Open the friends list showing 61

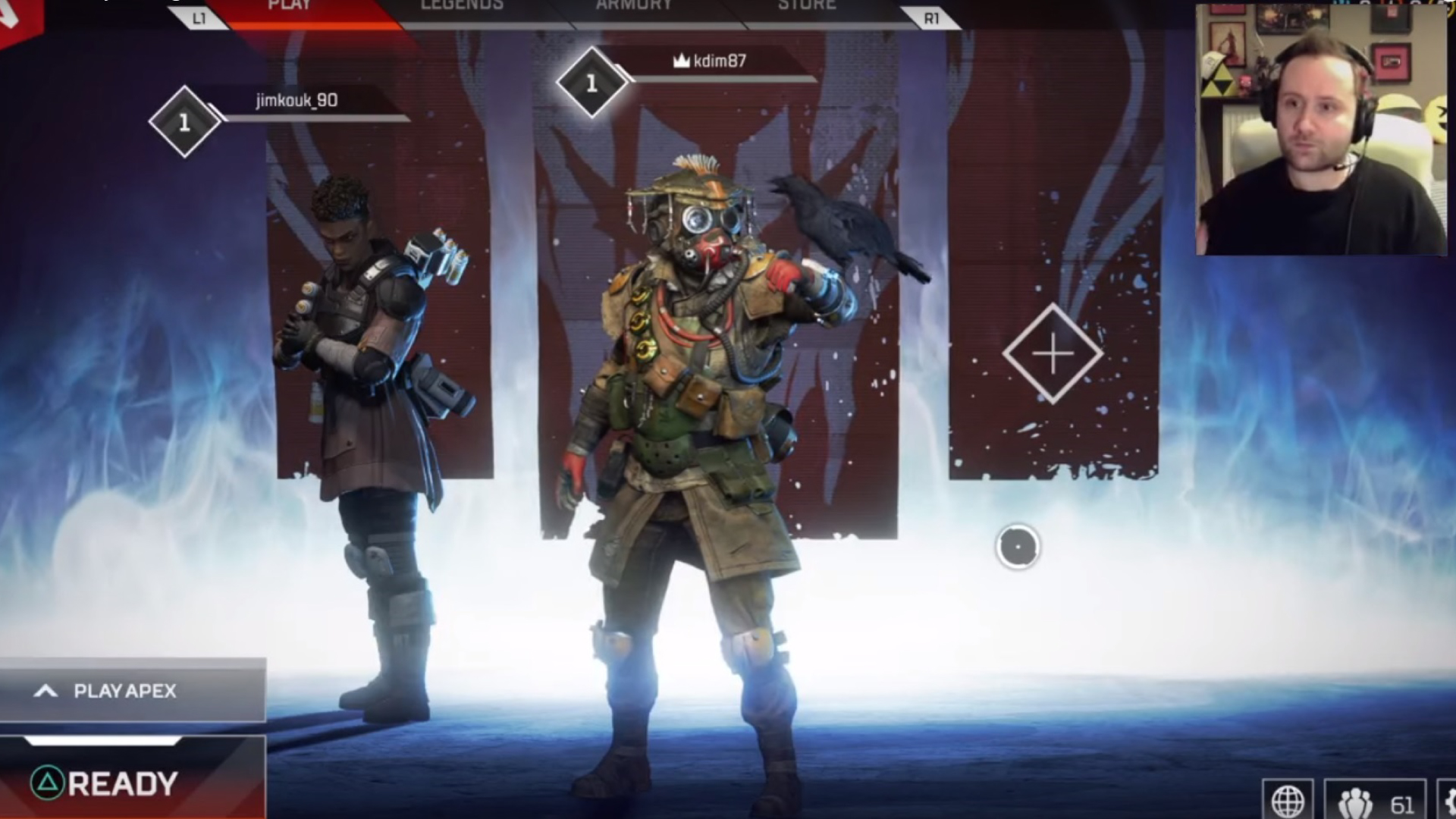(x=1376, y=802)
